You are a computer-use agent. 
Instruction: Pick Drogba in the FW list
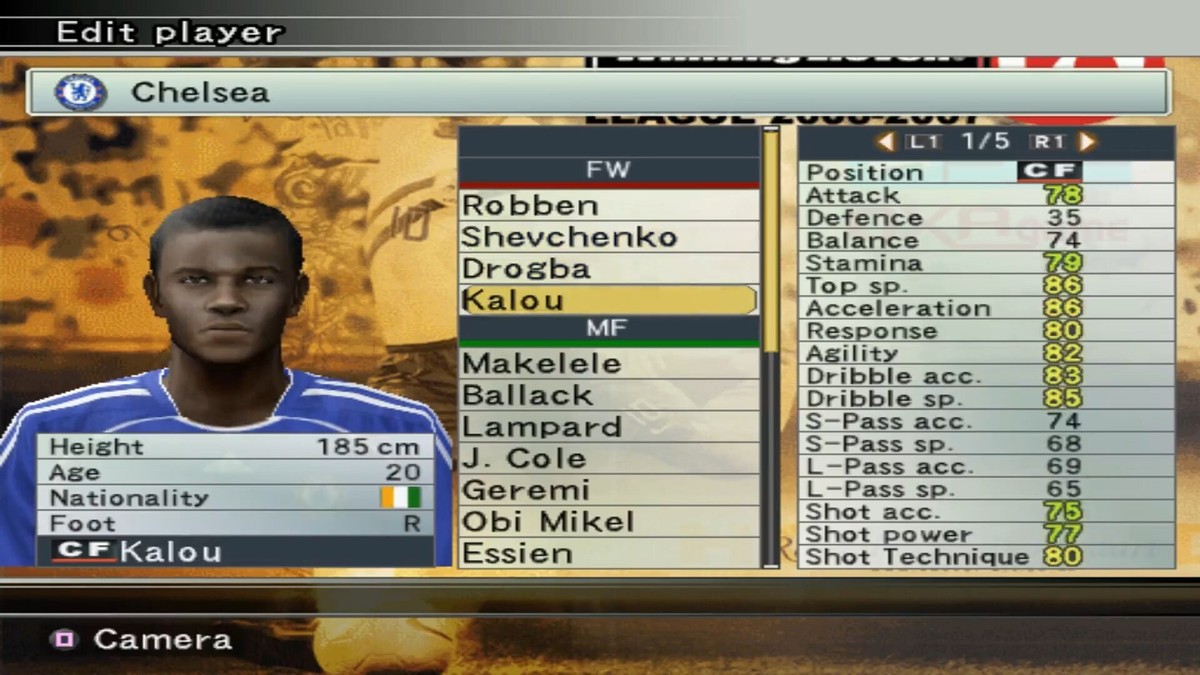(x=608, y=268)
